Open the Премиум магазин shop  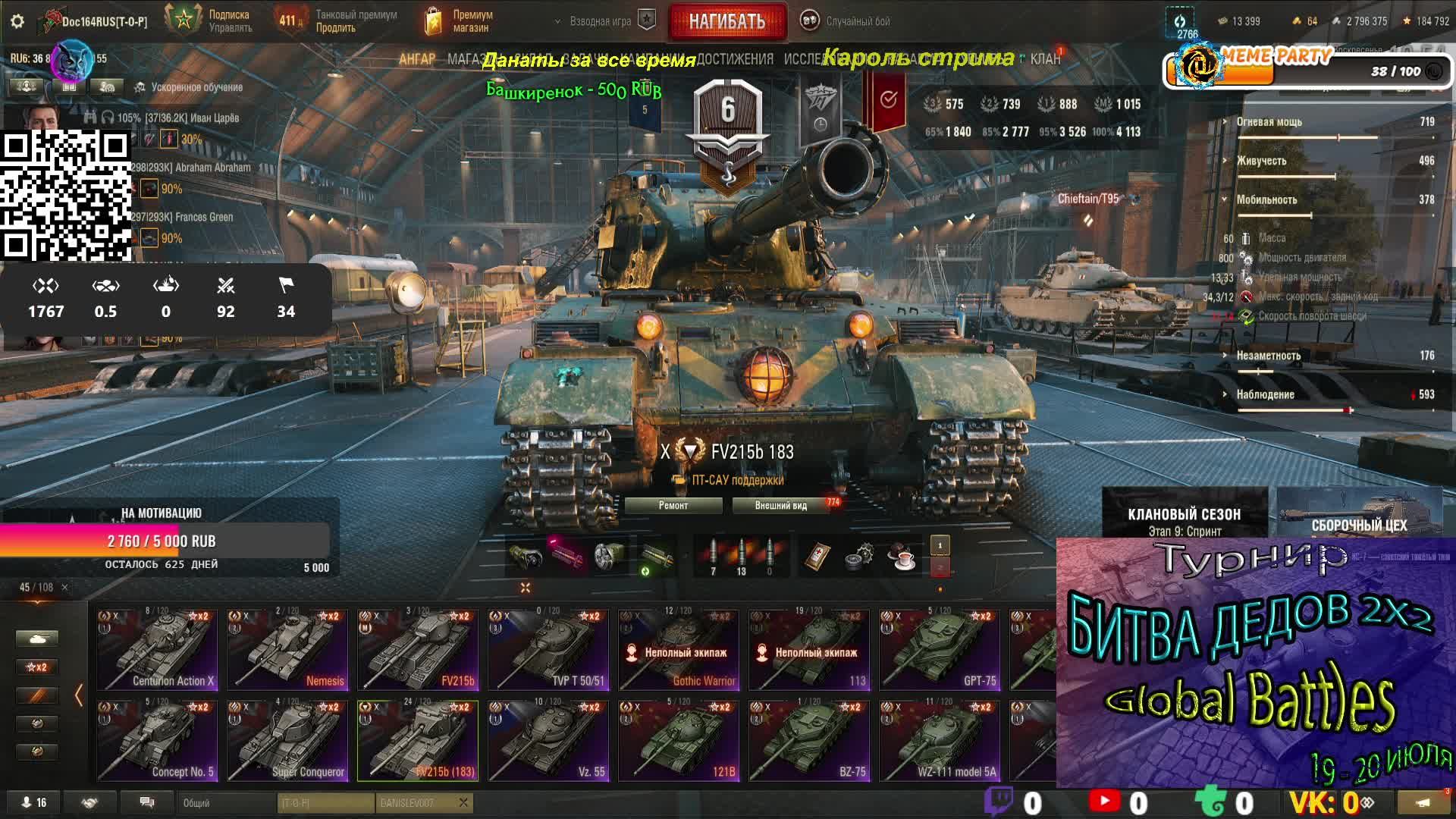point(460,21)
